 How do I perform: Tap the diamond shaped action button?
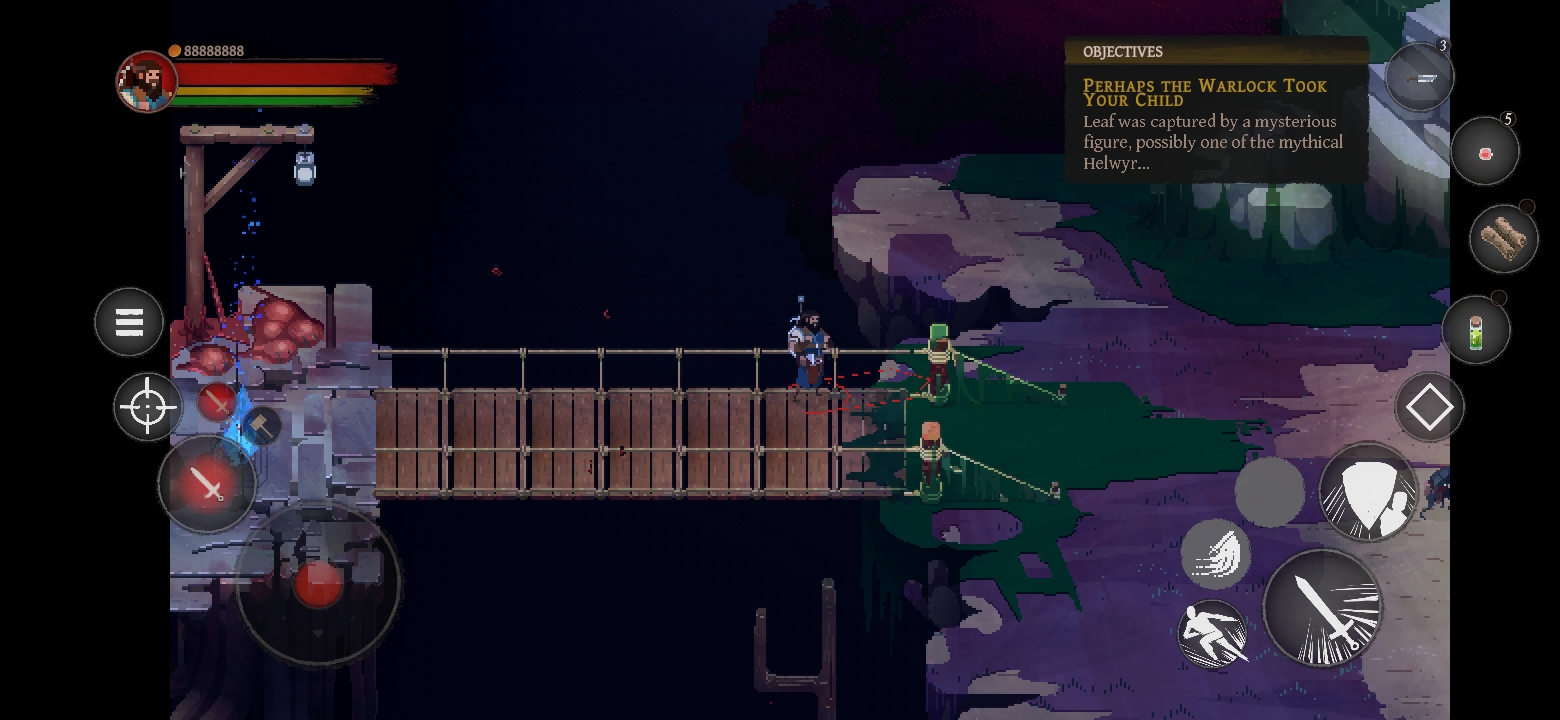[x=1429, y=407]
